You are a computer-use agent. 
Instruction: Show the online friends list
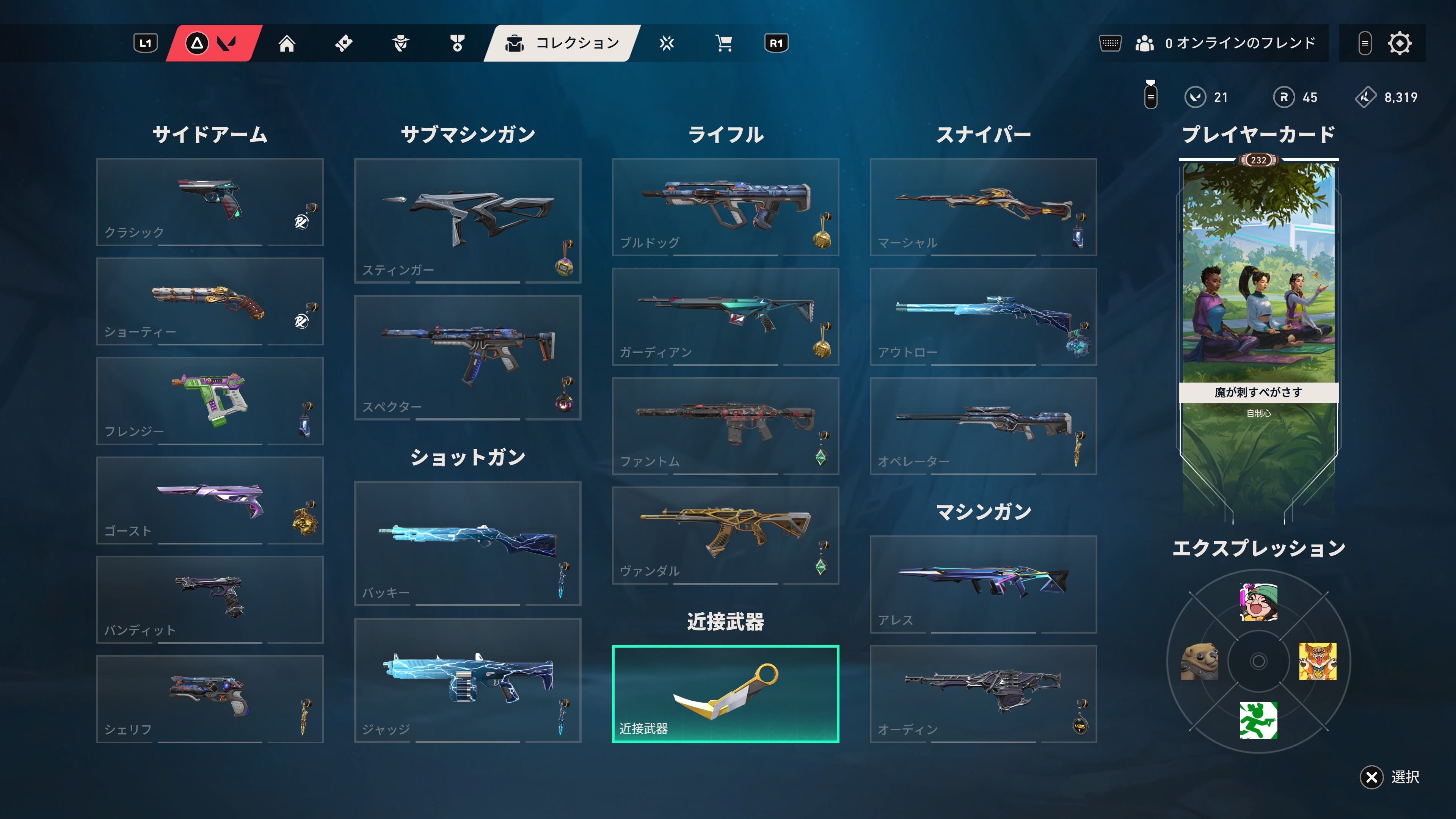pyautogui.click(x=1225, y=44)
